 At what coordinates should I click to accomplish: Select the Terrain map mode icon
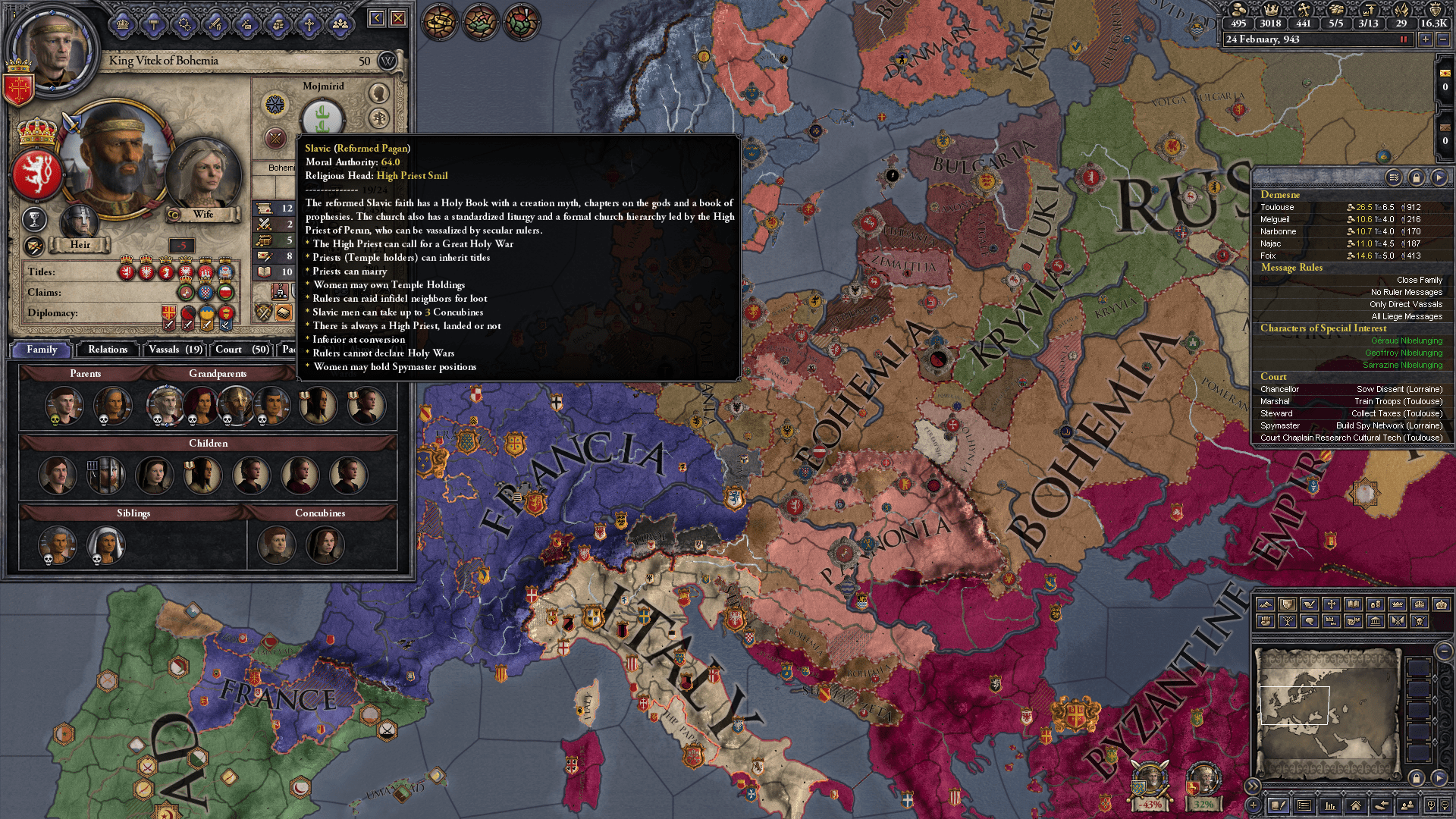[1265, 605]
